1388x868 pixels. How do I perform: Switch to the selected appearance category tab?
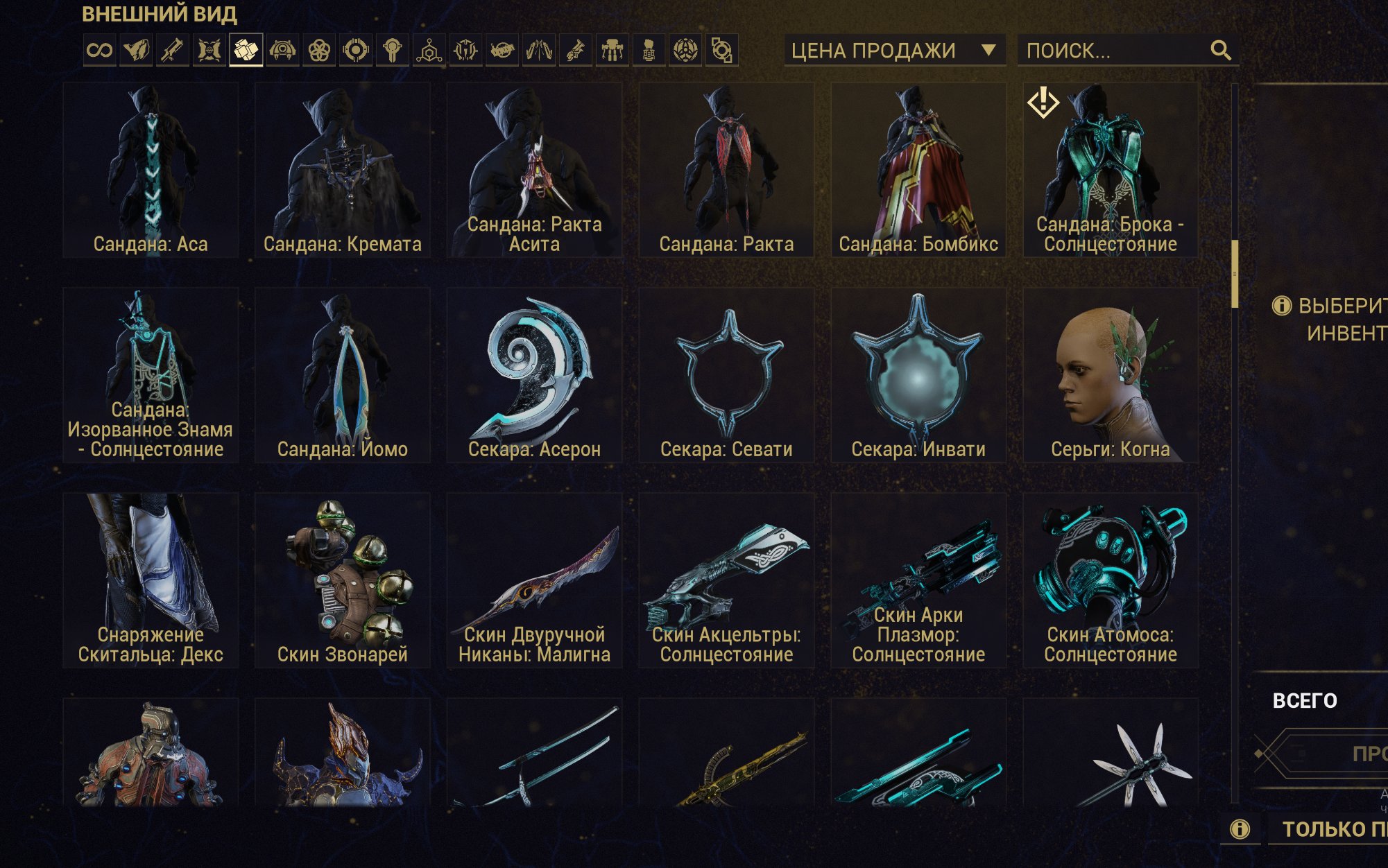point(246,51)
